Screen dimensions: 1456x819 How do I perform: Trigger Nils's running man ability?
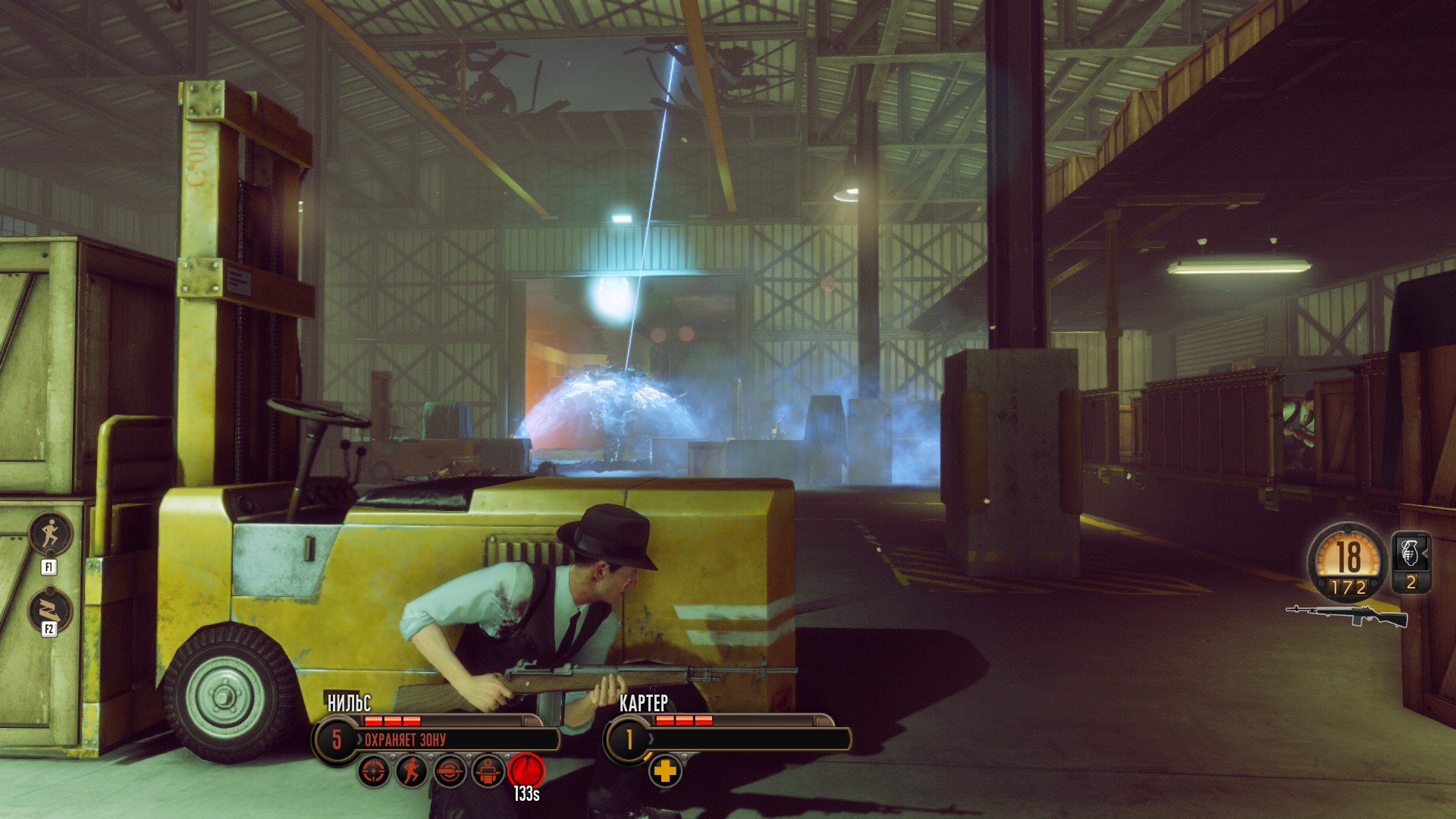412,771
